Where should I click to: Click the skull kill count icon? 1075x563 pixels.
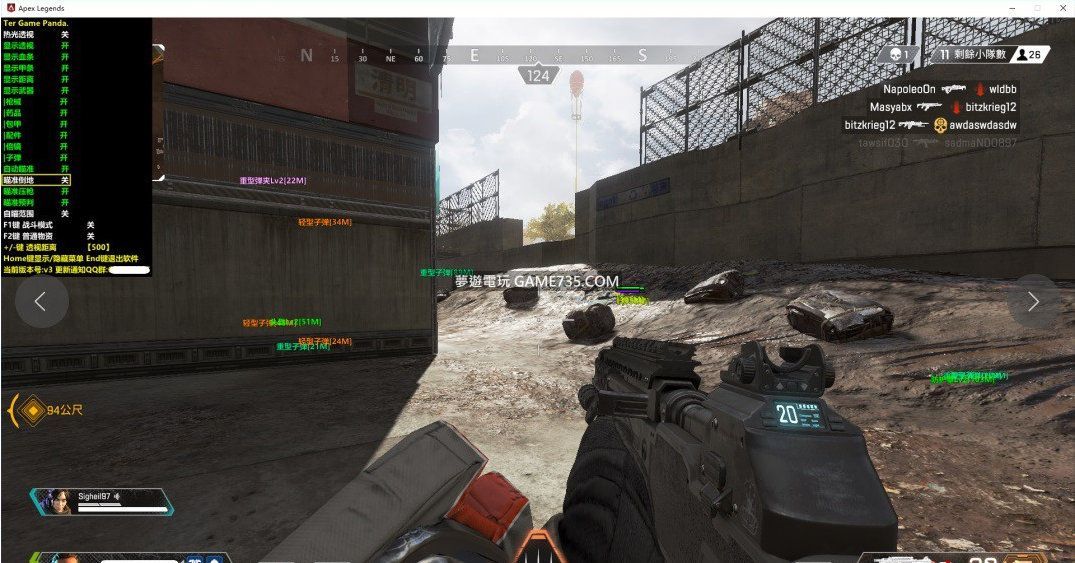pyautogui.click(x=896, y=55)
